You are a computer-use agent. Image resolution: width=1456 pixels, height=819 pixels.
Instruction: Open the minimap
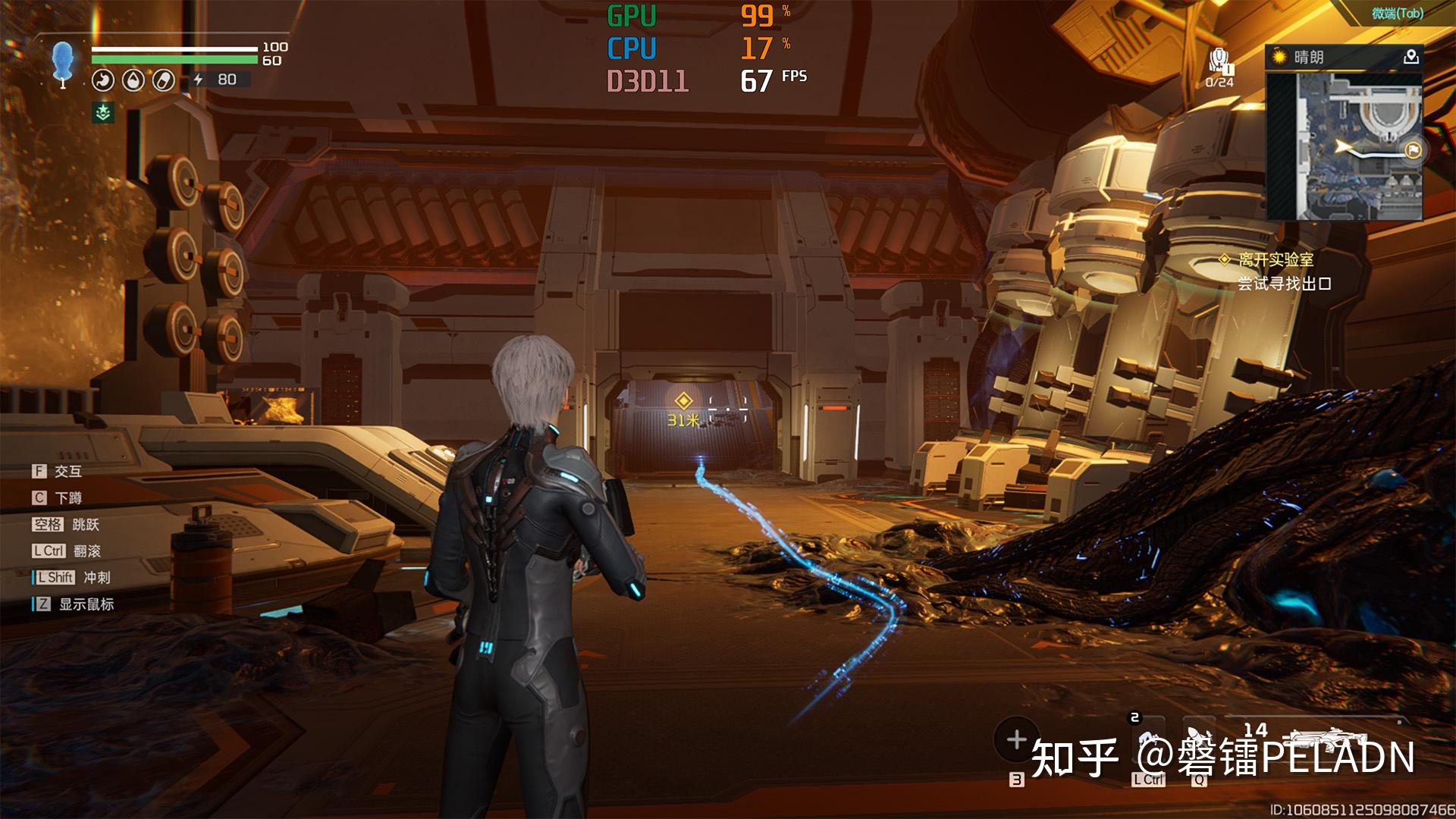click(x=1344, y=144)
